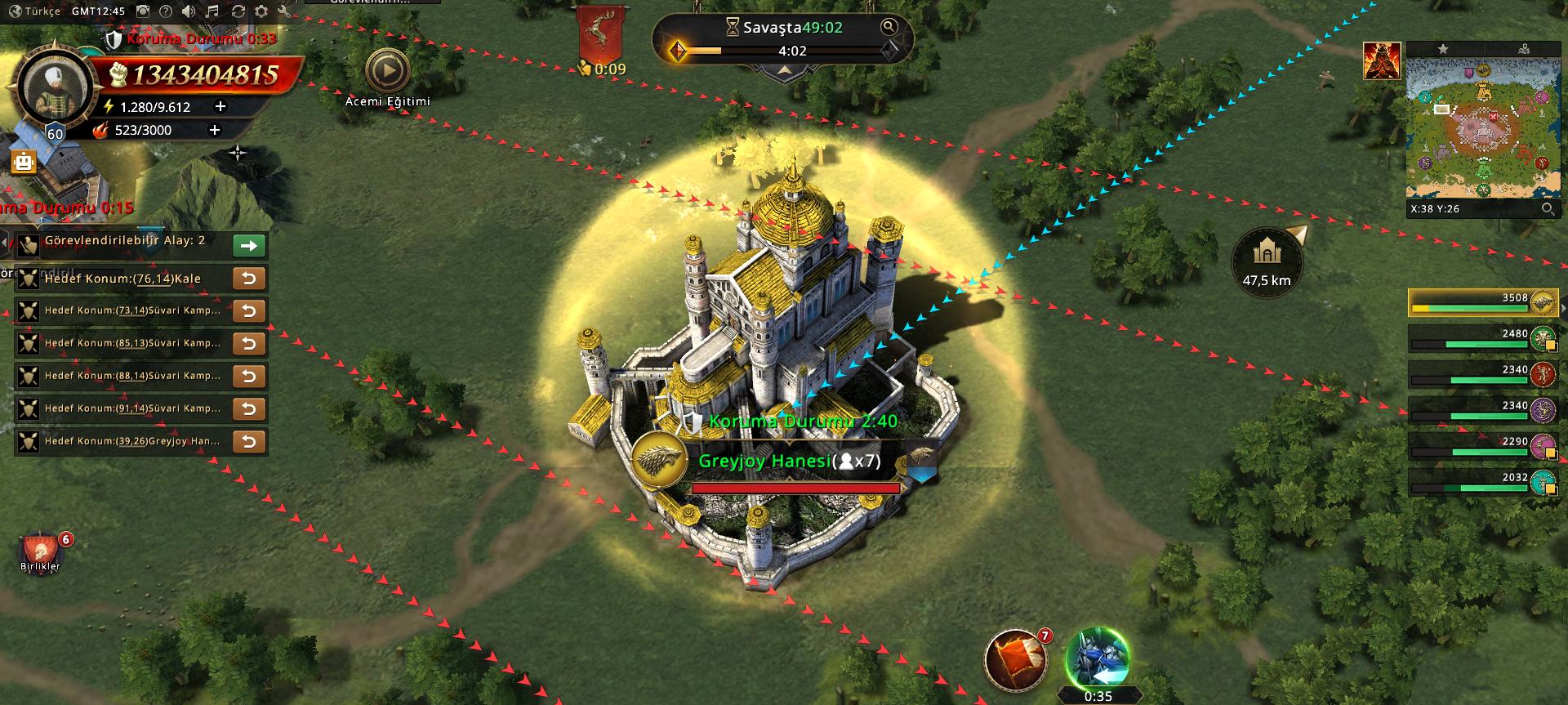Toggle sound effects with the speaker icon
The image size is (1568, 705).
[189, 11]
